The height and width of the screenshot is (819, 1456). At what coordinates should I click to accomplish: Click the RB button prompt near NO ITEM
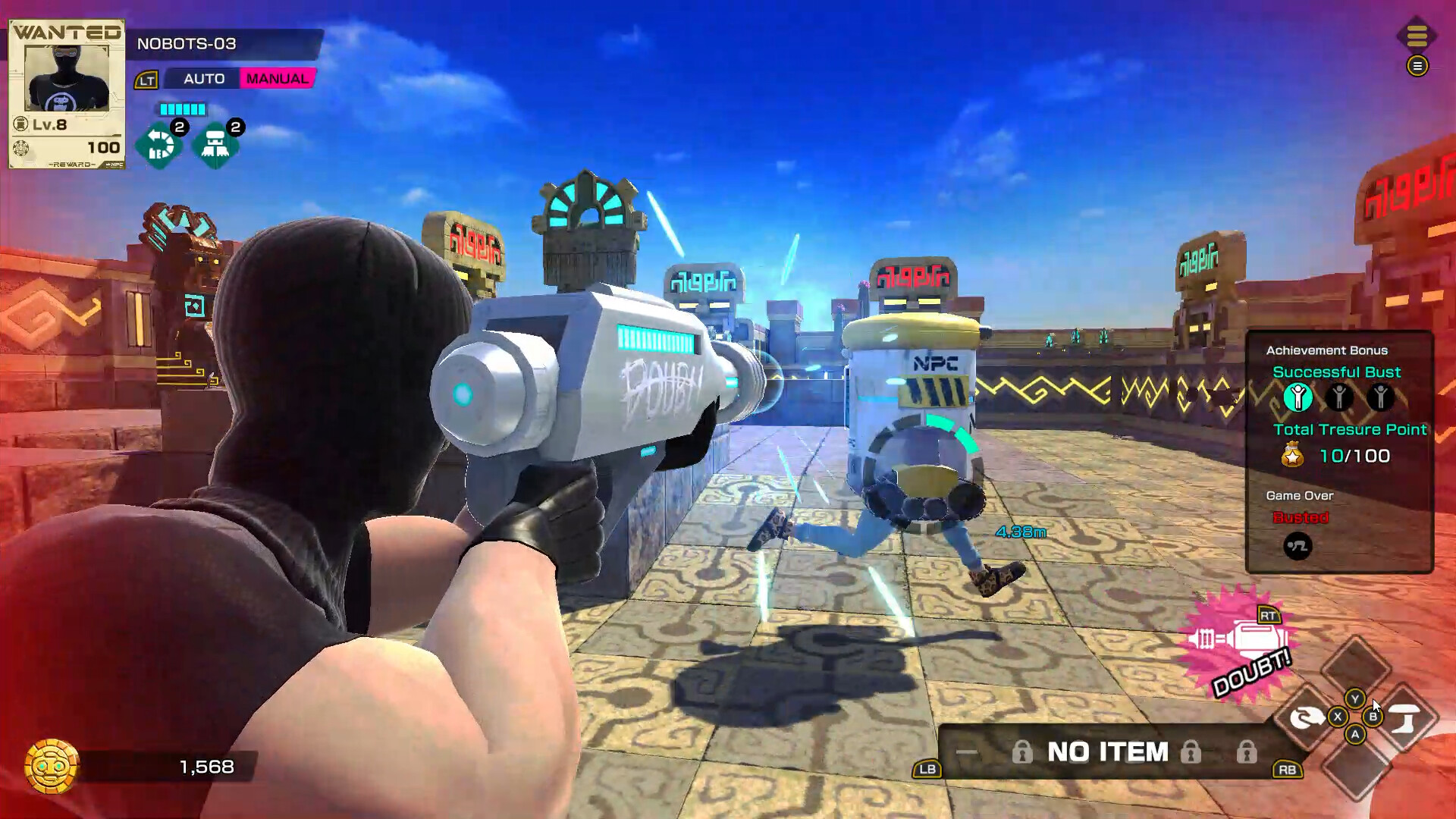[x=1287, y=770]
